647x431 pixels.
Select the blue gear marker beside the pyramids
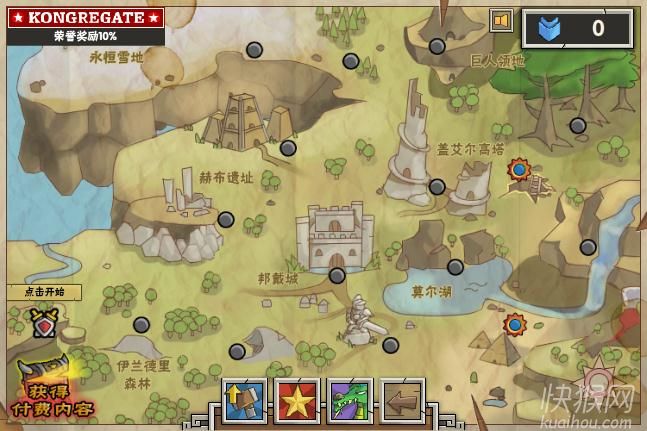515,324
